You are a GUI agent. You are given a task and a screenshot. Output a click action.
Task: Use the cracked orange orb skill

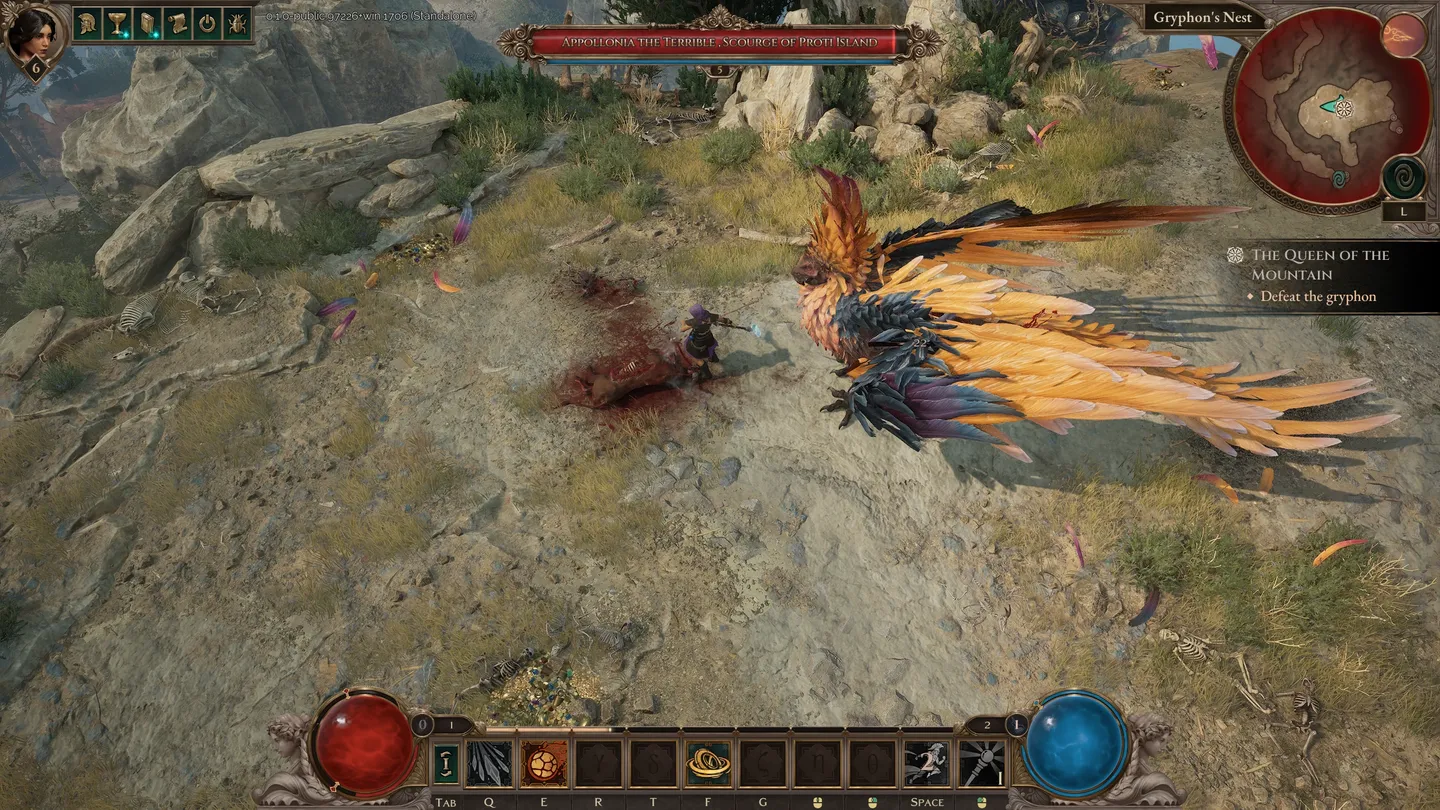tap(544, 764)
